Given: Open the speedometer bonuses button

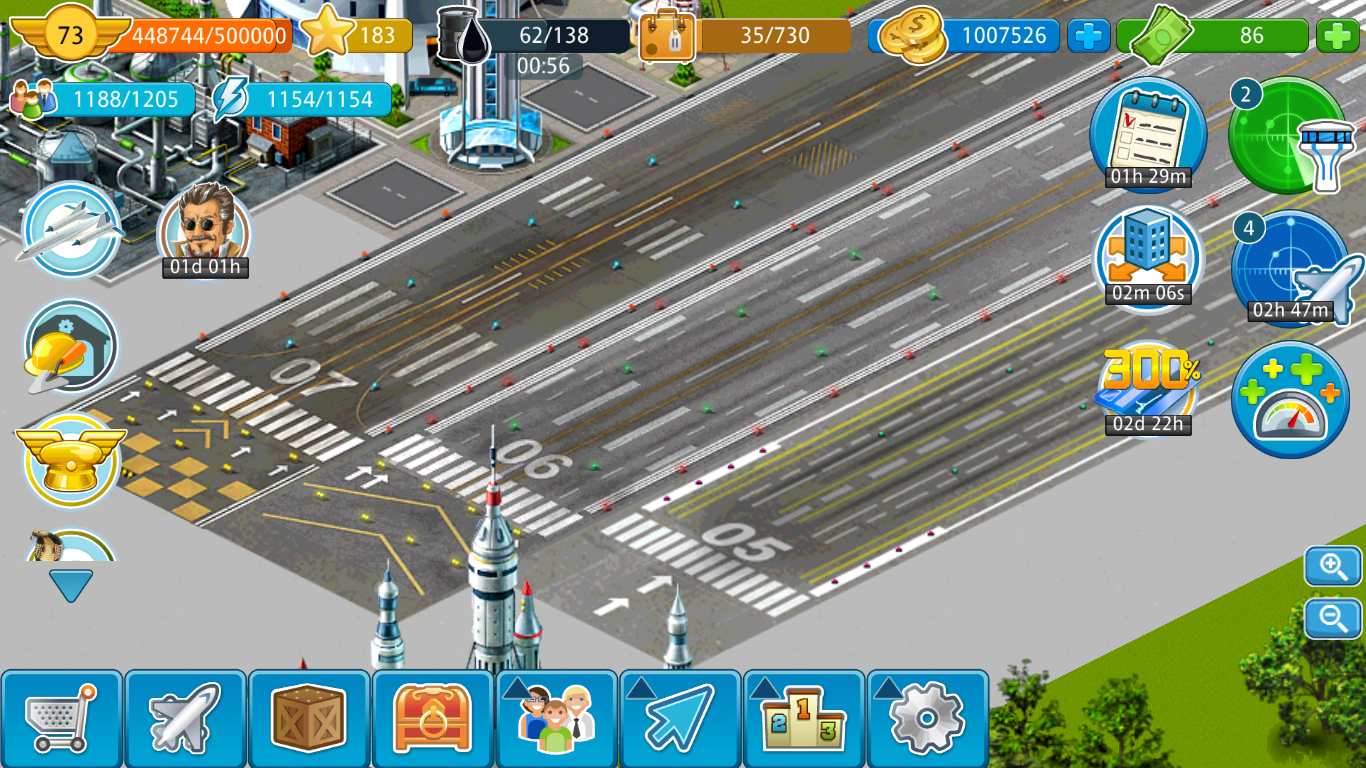Looking at the screenshot, I should [x=1290, y=400].
